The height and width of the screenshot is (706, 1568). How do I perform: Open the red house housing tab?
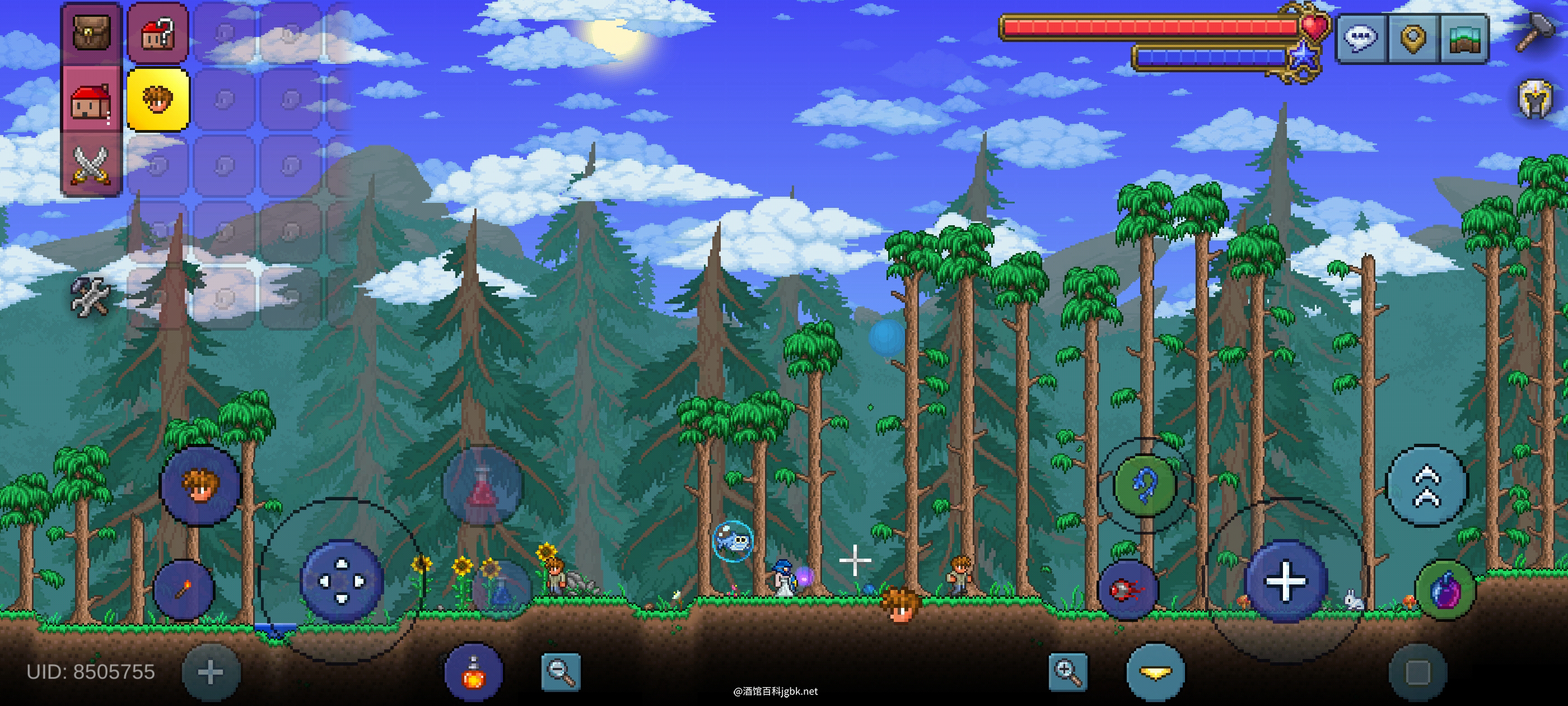(92, 99)
